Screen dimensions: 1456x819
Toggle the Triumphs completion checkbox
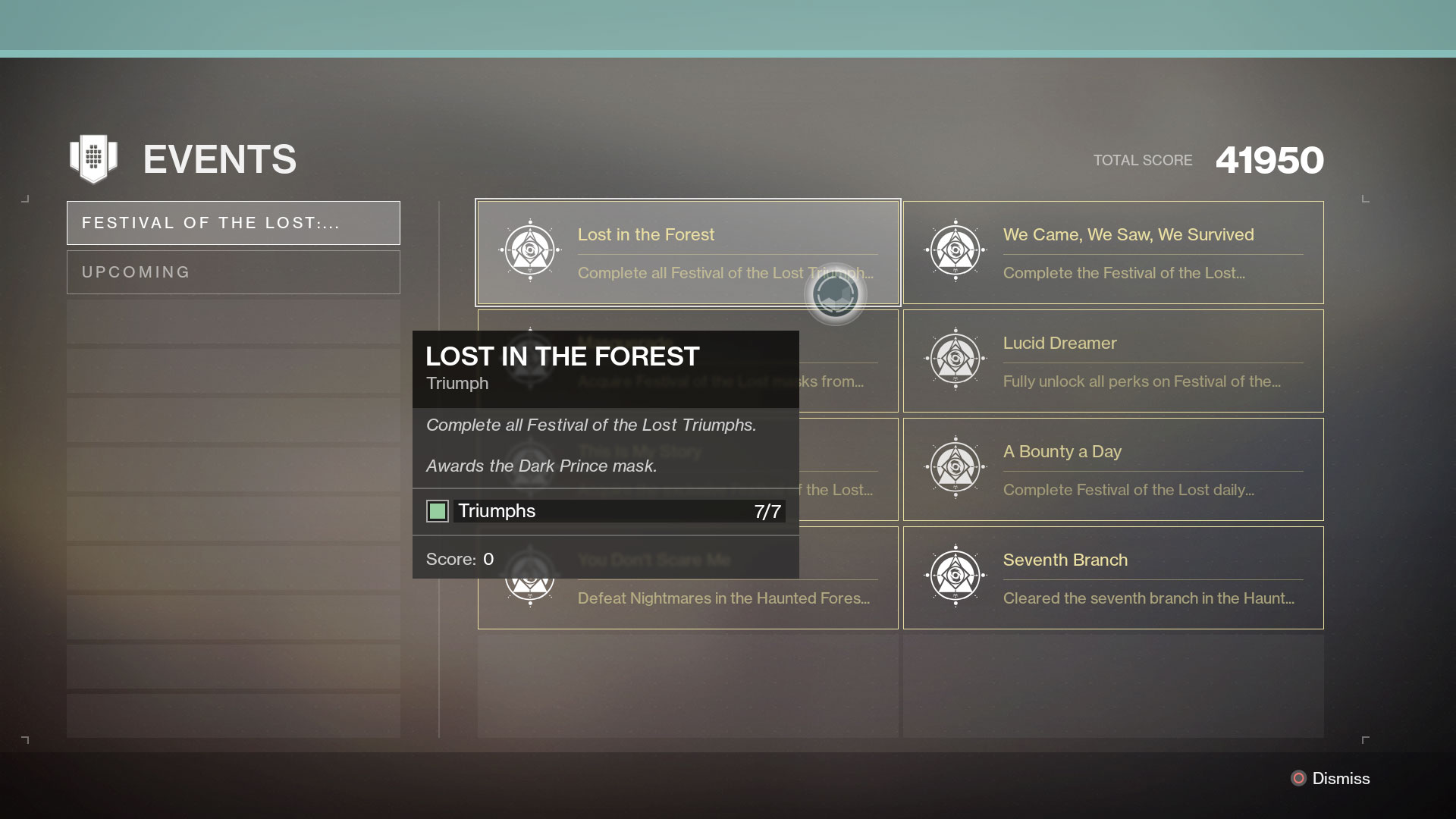[x=438, y=511]
